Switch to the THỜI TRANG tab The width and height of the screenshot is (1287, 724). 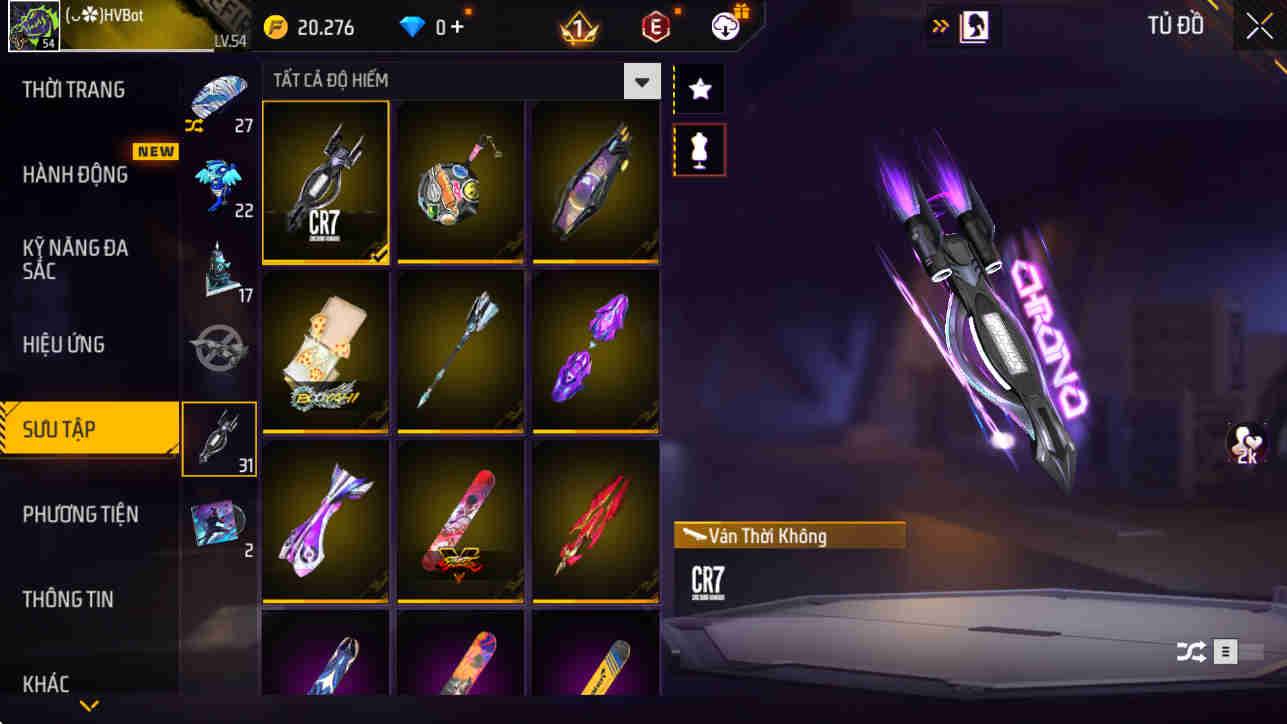(x=75, y=89)
